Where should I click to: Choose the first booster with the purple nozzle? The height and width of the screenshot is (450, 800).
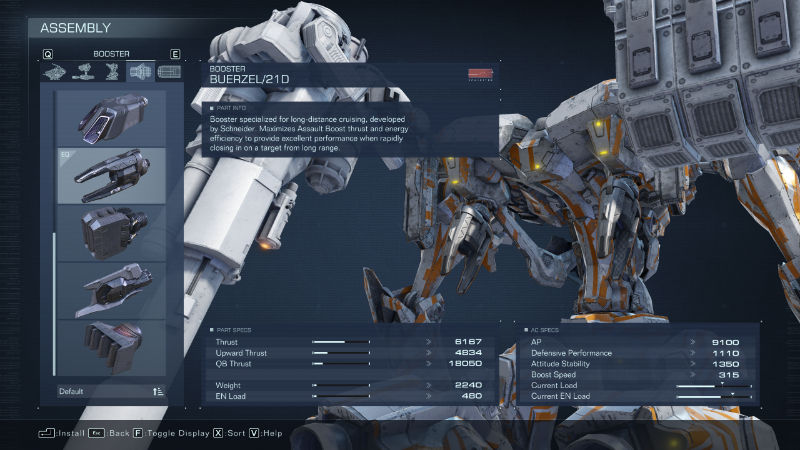(111, 118)
